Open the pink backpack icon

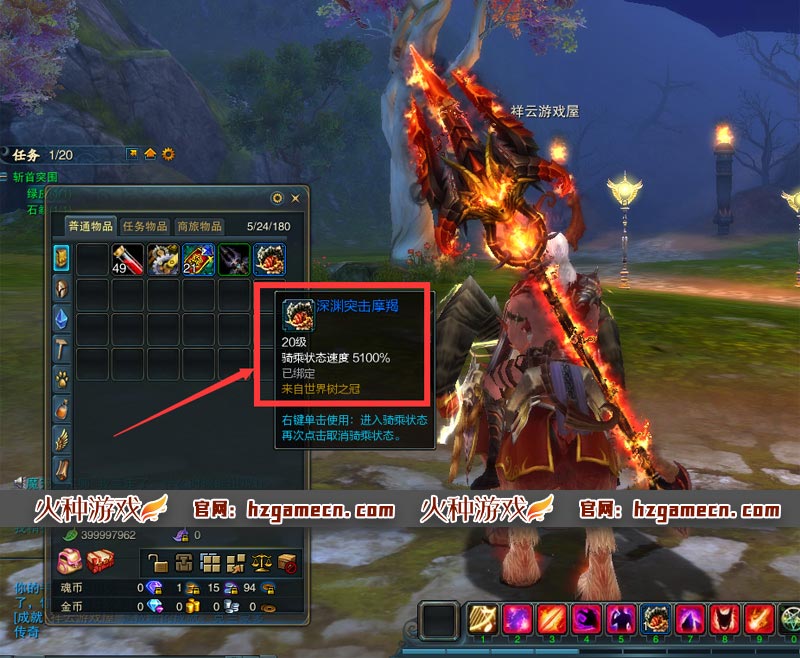click(69, 561)
